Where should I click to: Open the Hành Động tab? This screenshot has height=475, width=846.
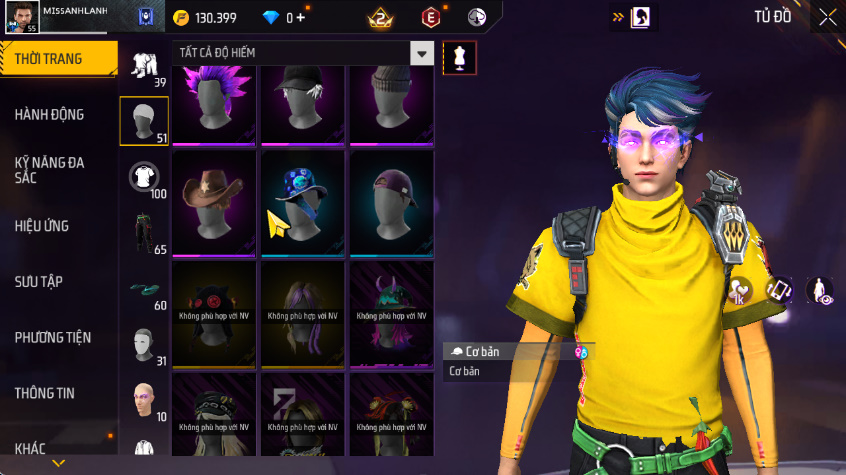pos(50,115)
